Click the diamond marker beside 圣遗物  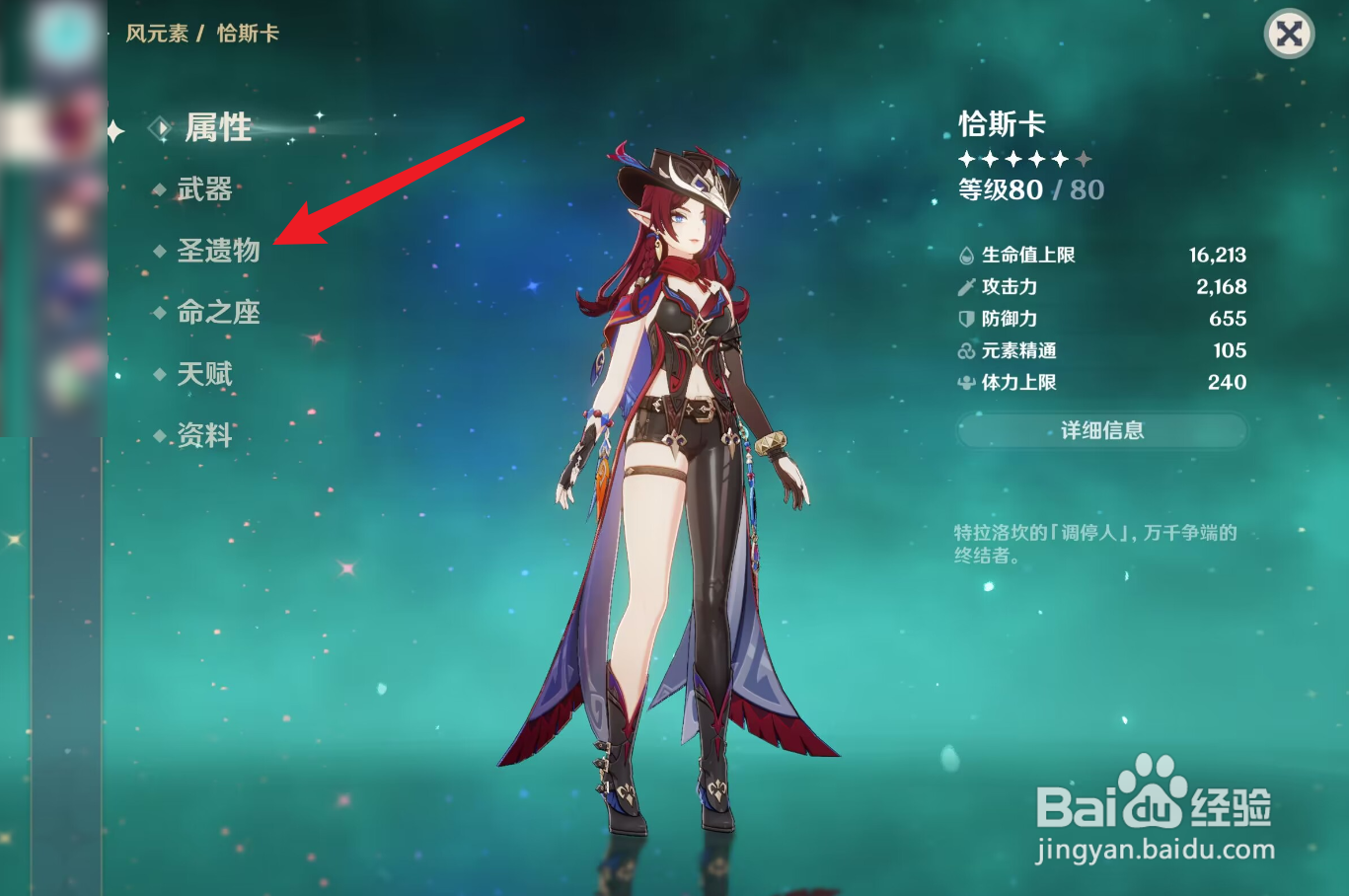[x=160, y=252]
